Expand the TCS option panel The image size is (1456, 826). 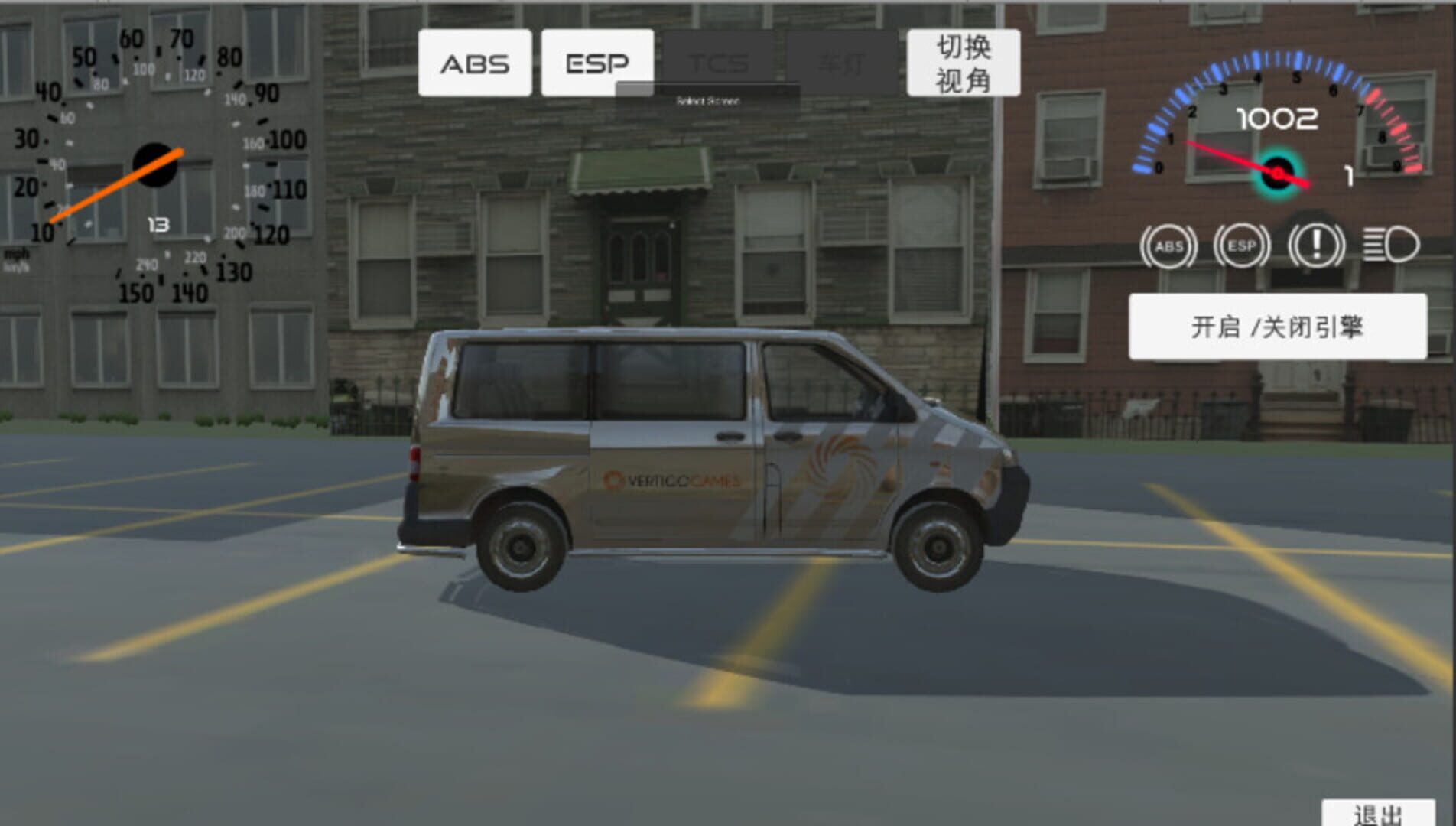coord(720,63)
